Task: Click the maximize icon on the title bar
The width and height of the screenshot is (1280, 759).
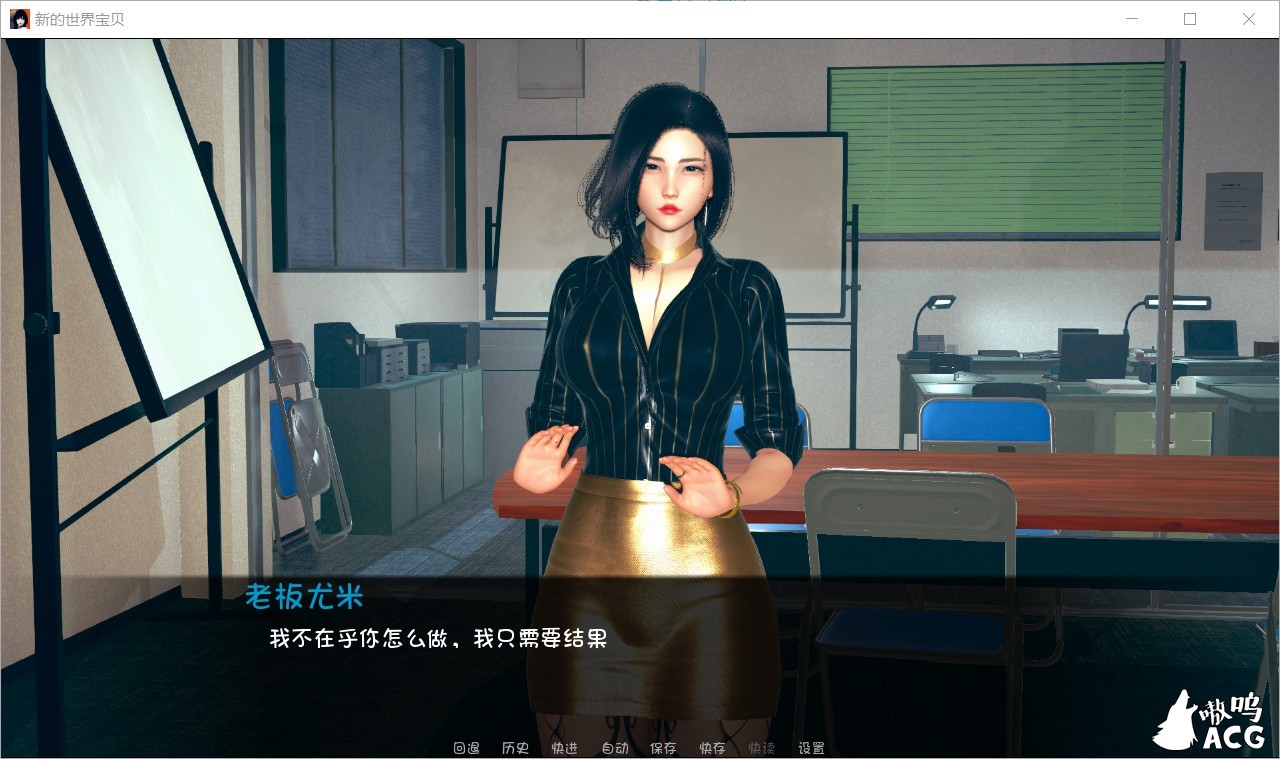Action: 1190,19
